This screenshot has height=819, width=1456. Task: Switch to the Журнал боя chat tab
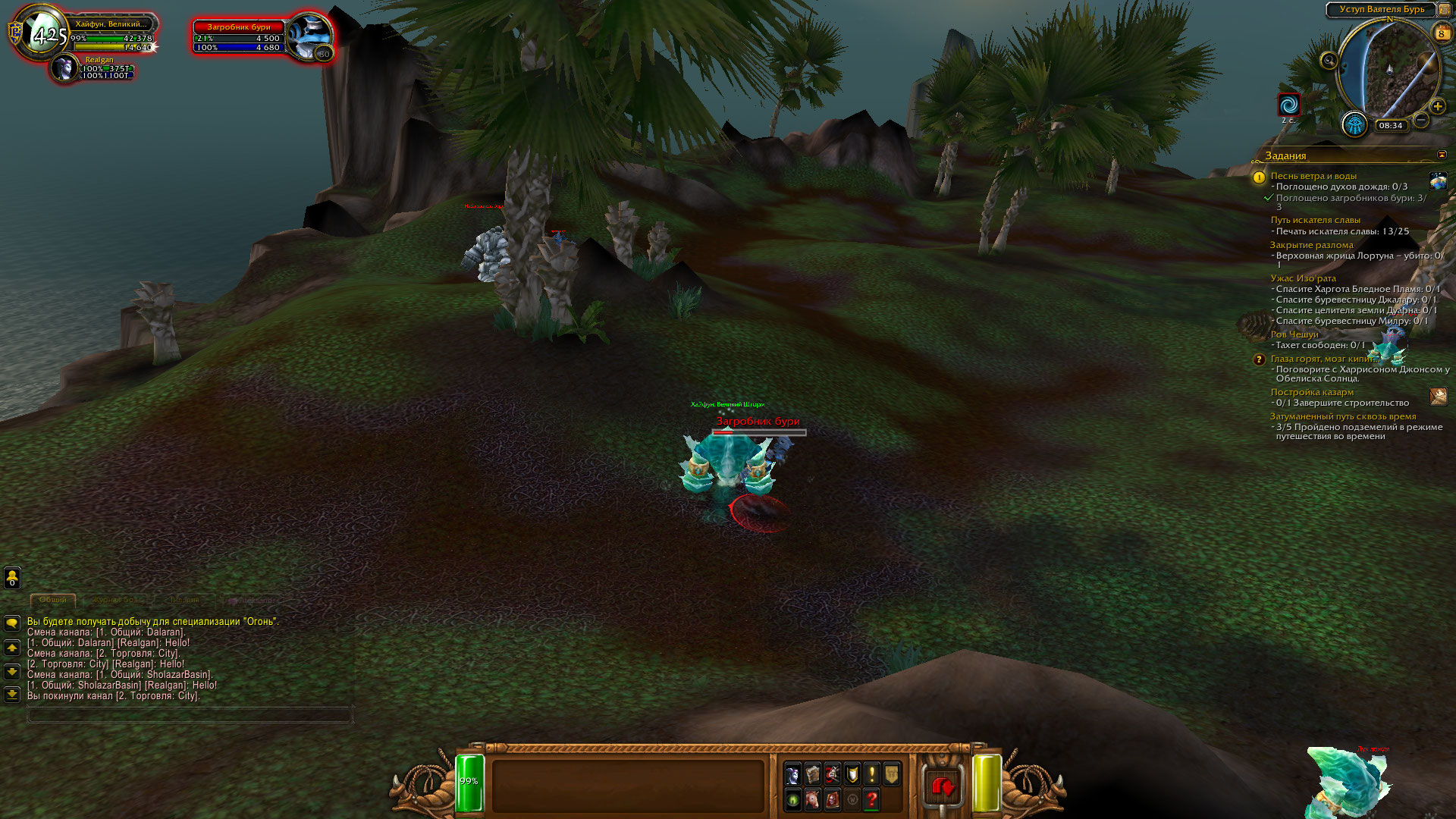point(116,600)
